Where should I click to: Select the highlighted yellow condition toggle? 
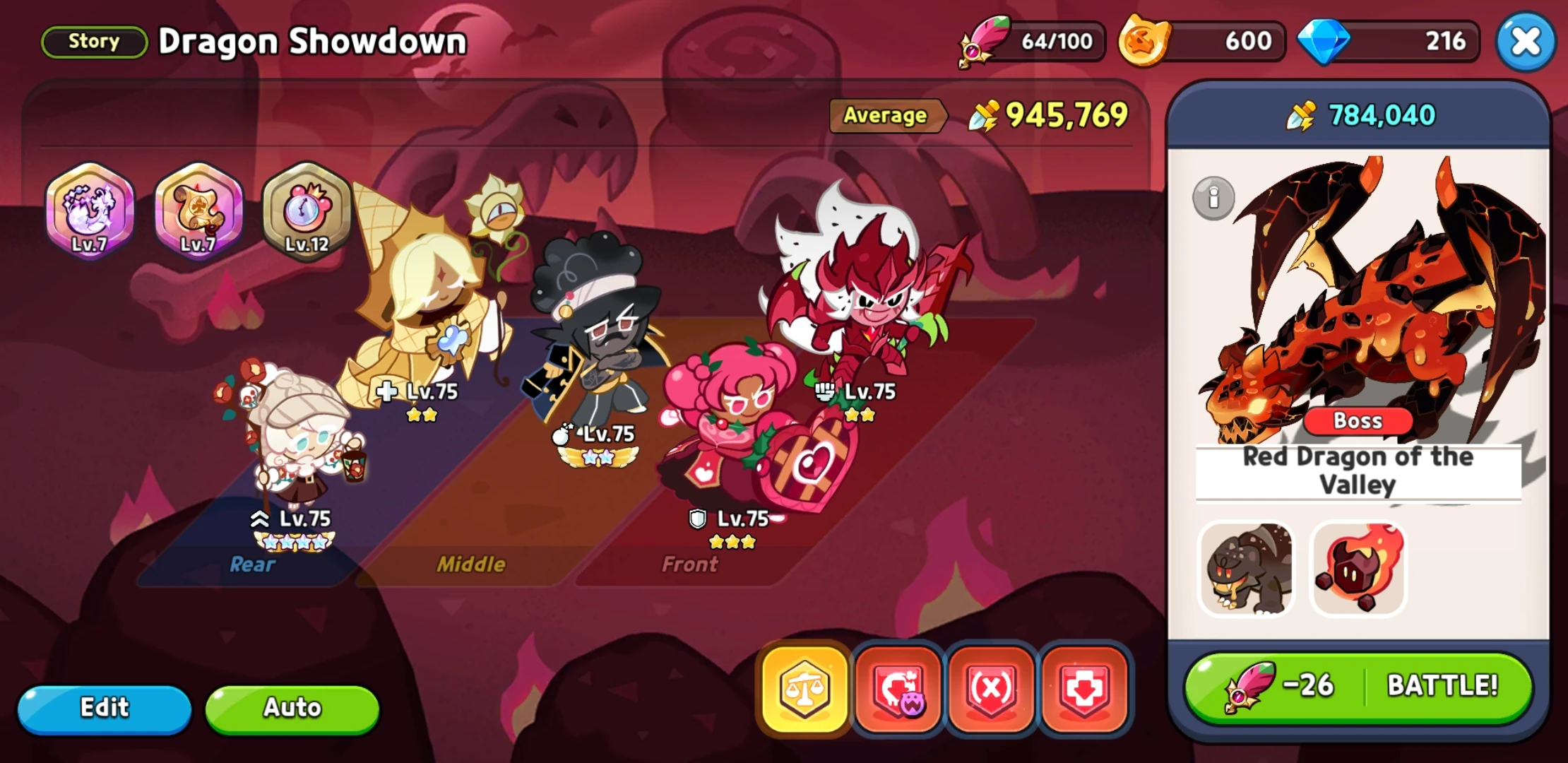805,689
